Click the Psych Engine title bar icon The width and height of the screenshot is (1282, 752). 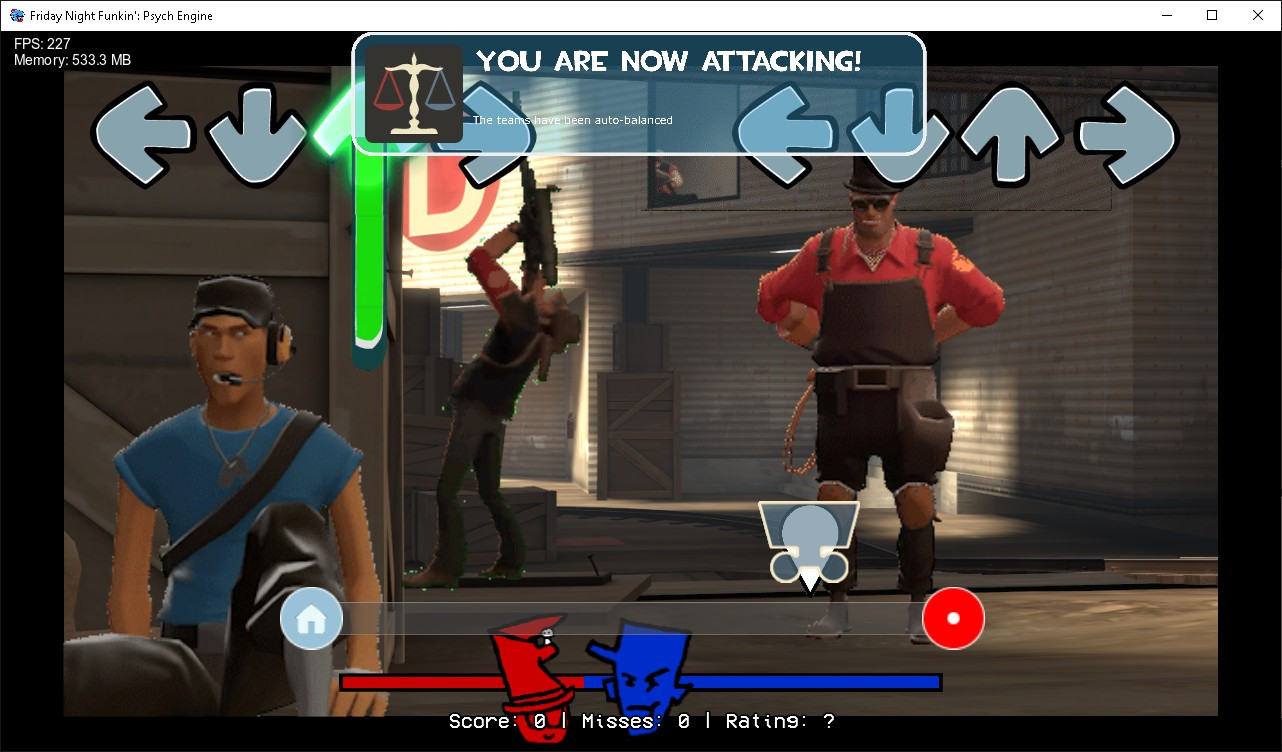pyautogui.click(x=16, y=15)
